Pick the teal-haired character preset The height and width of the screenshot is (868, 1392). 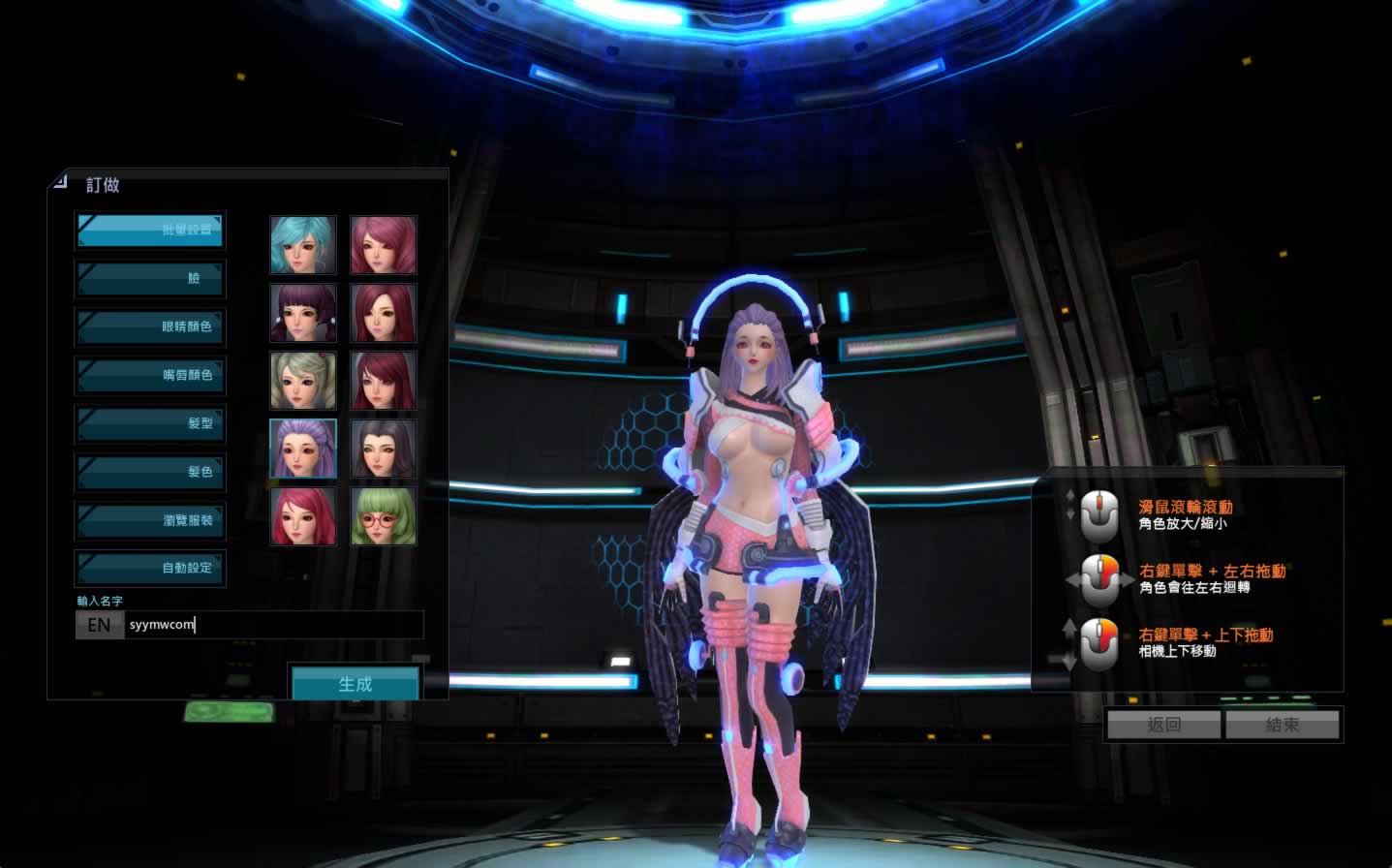click(x=303, y=245)
